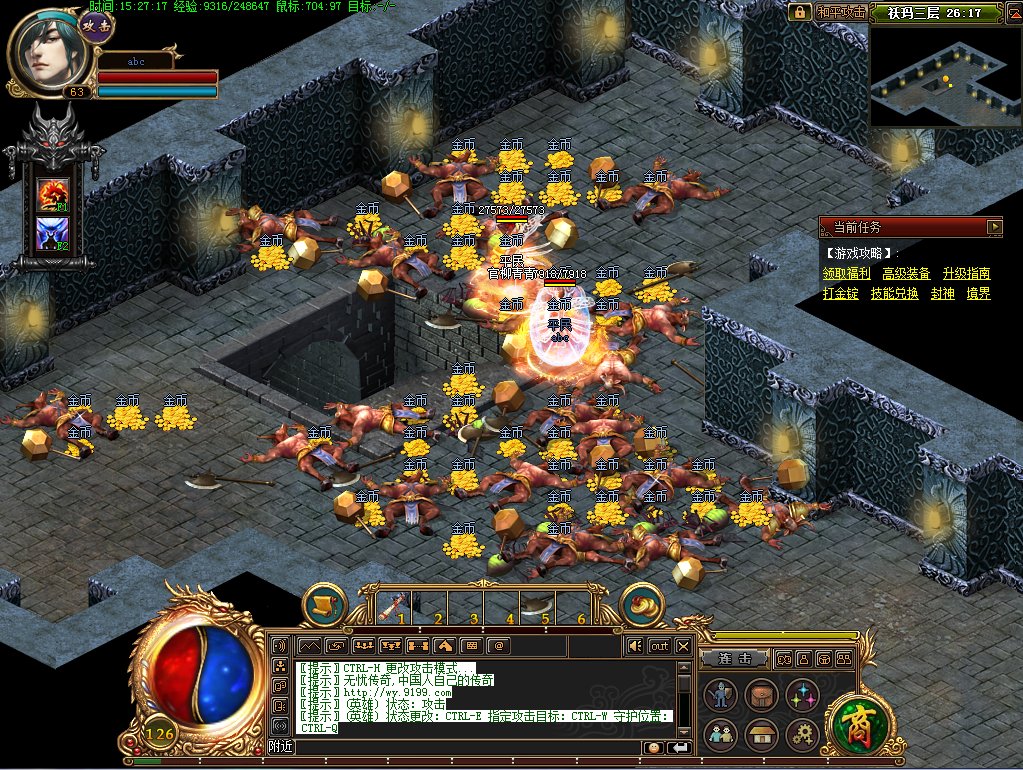Open the 技能兑换 guide link
Screen dimensions: 1023x770
(894, 294)
